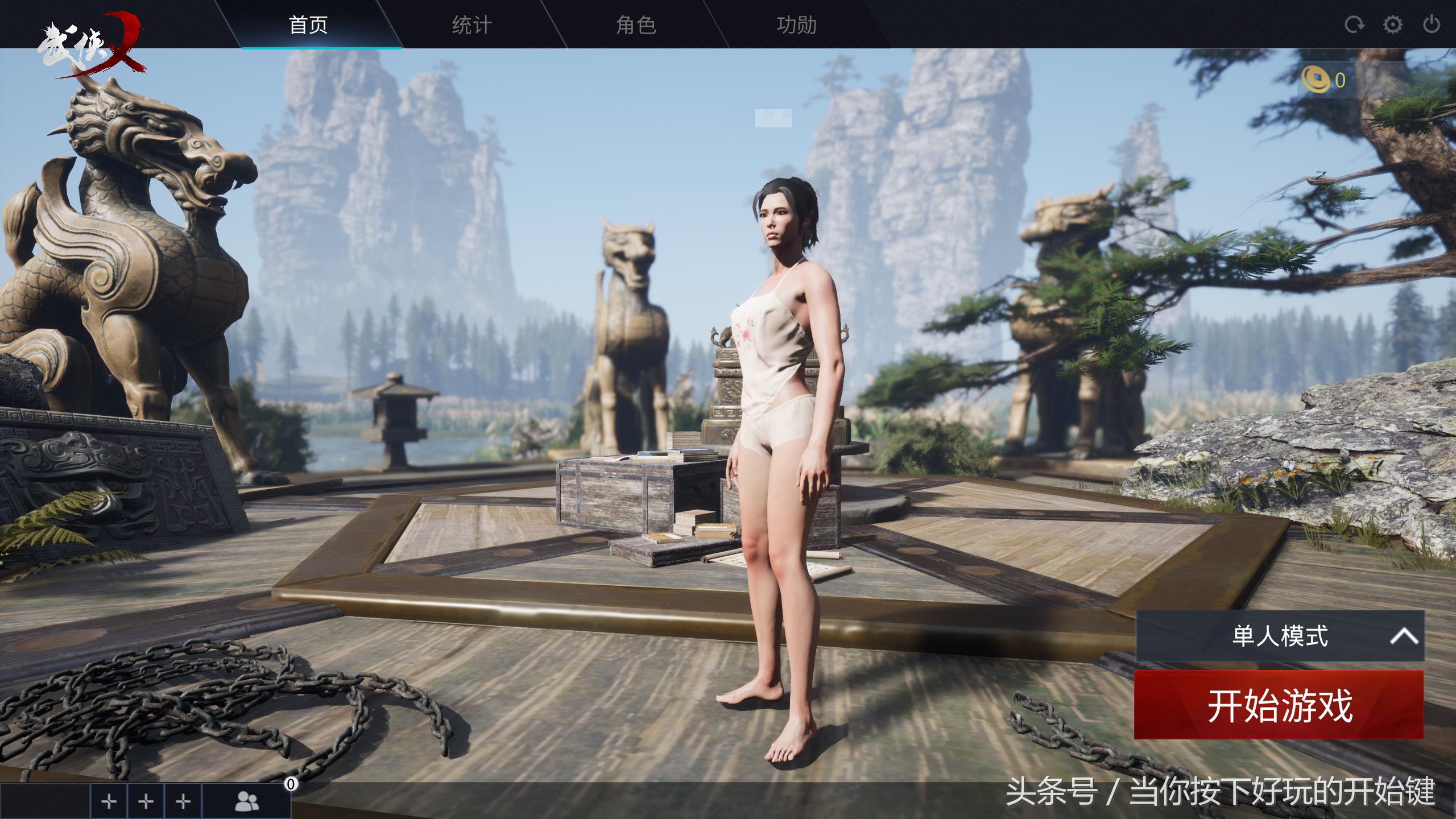This screenshot has width=1456, height=819.
Task: Click the refresh icon in the top-right corner
Action: coord(1355,24)
